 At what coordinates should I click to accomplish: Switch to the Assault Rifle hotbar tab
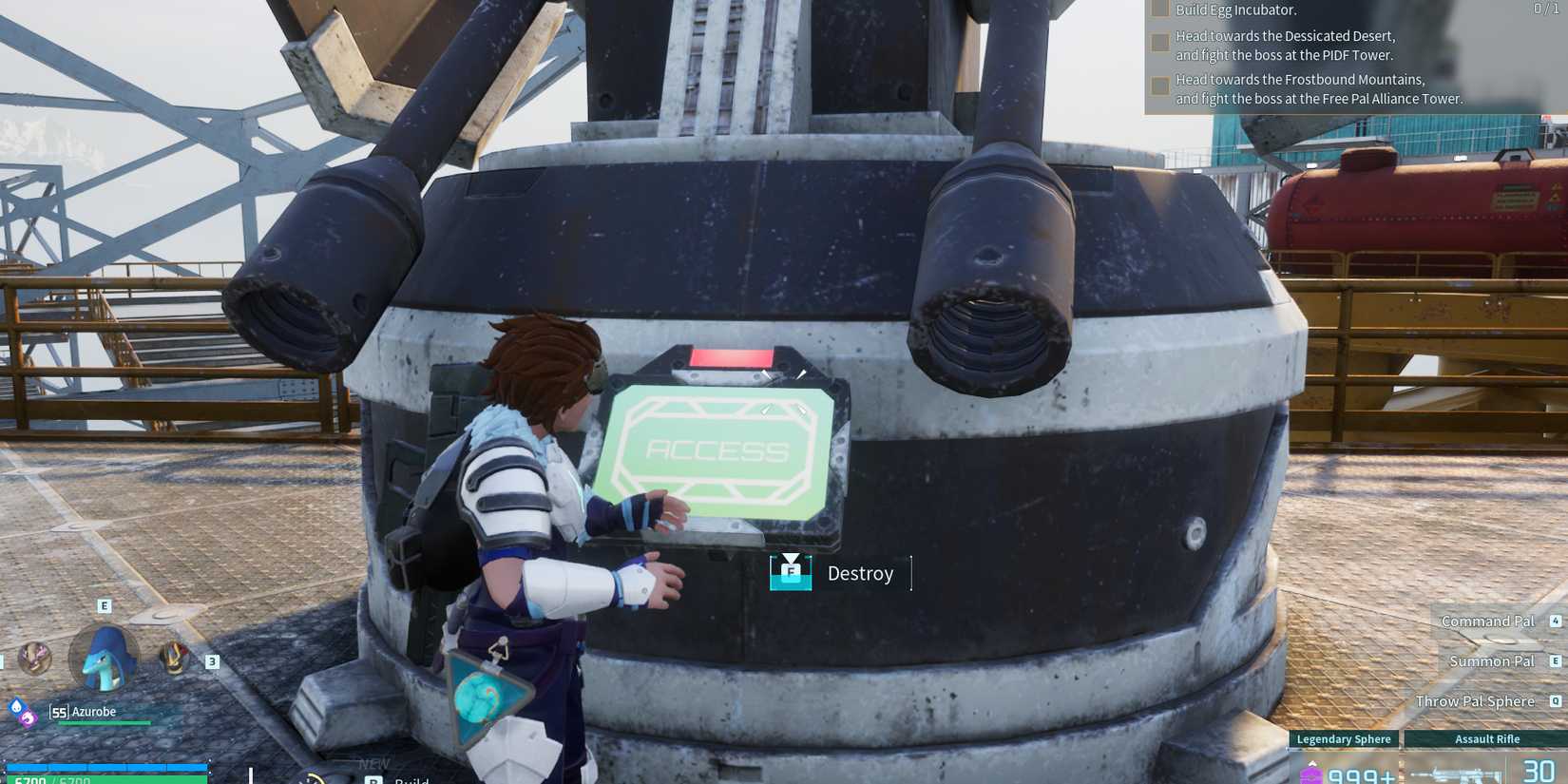1487,739
